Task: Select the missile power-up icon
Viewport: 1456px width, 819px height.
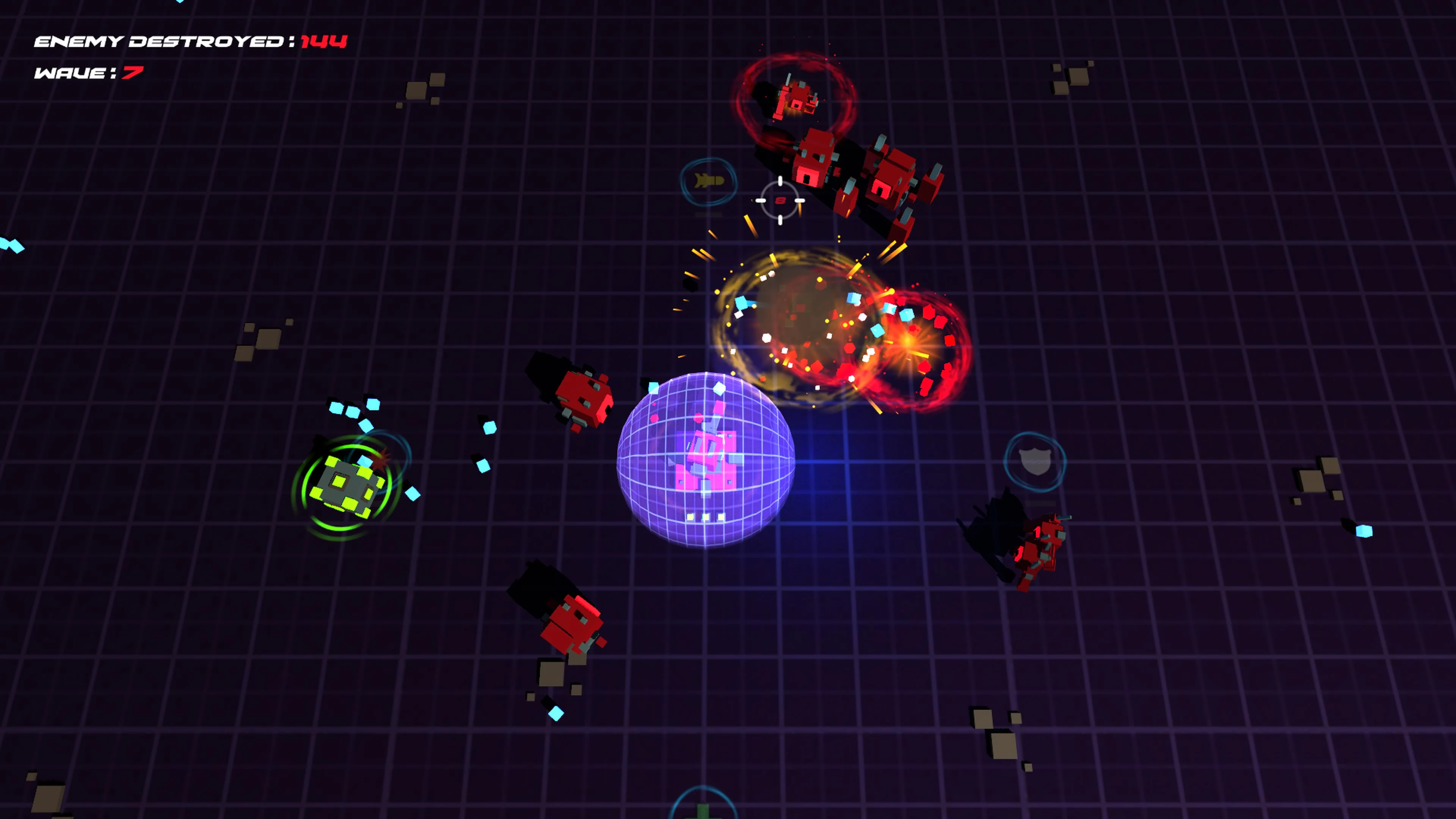Action: coord(710,180)
